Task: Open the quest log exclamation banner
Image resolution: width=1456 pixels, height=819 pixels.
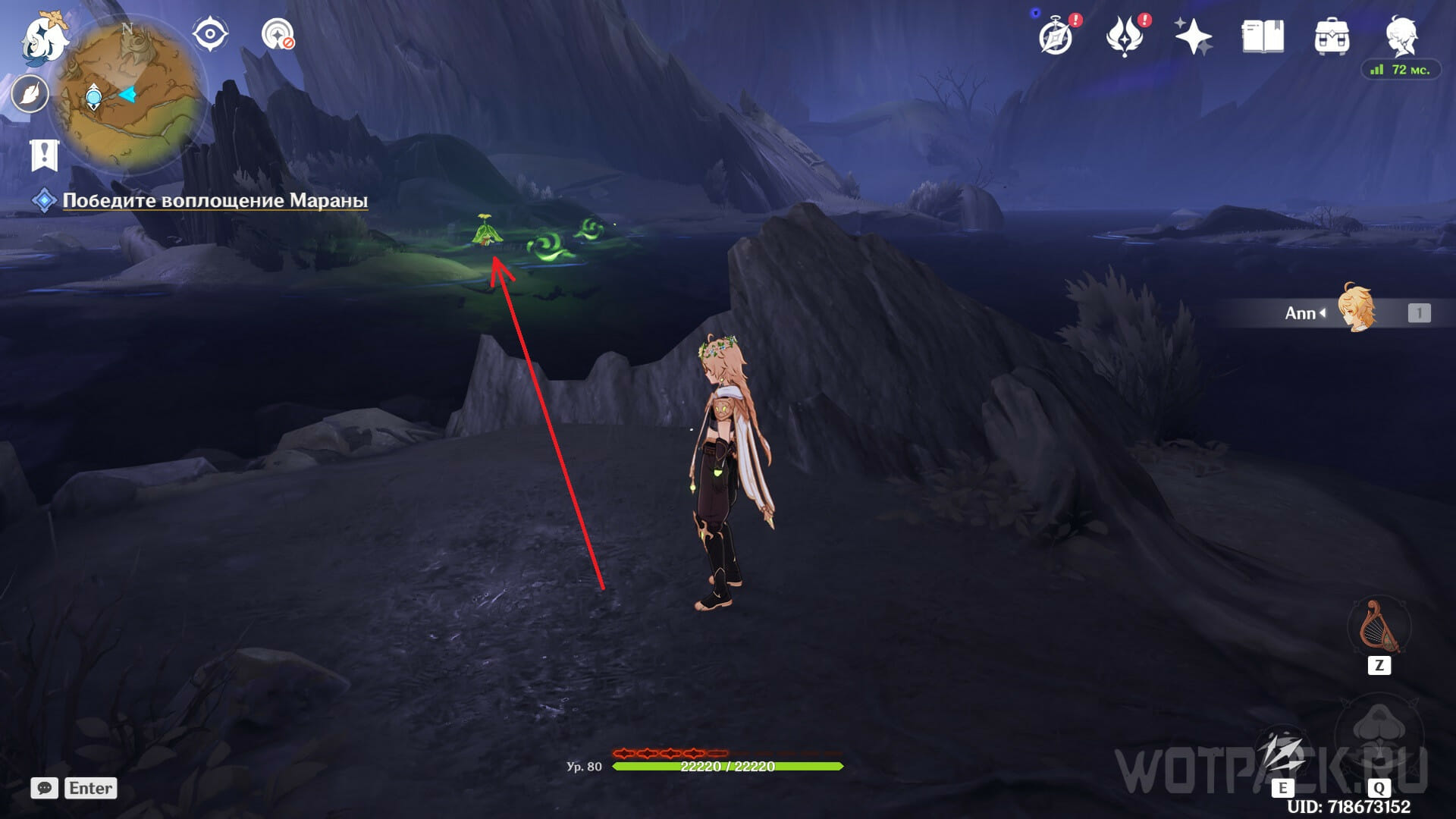Action: (44, 155)
